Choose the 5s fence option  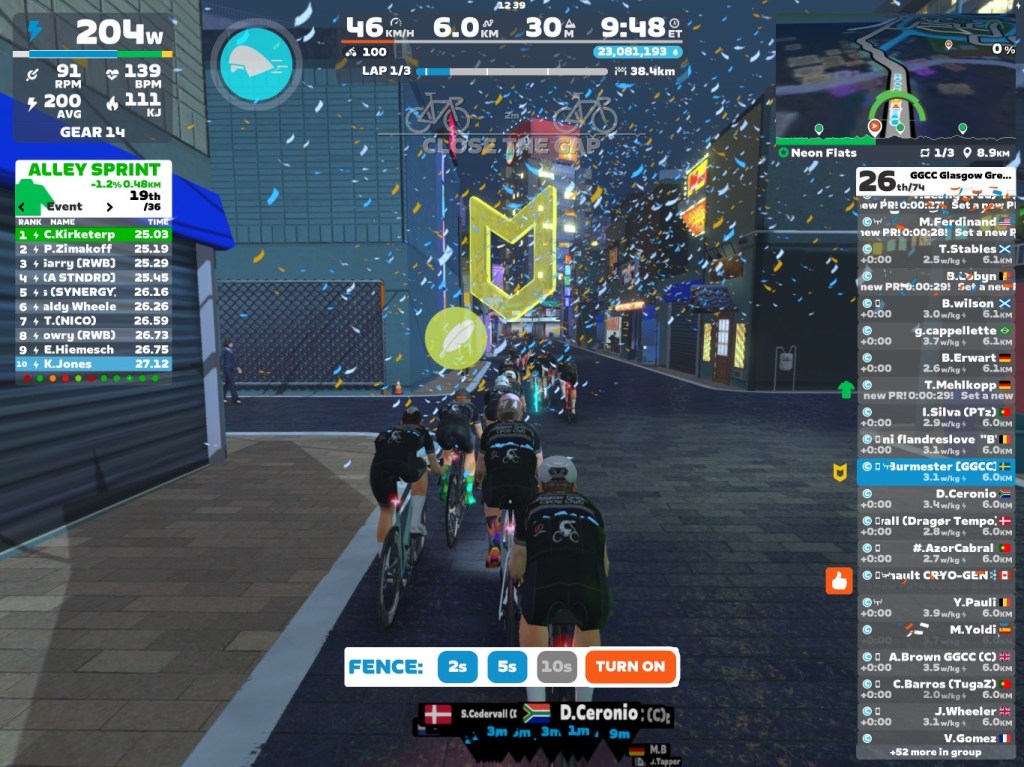507,666
